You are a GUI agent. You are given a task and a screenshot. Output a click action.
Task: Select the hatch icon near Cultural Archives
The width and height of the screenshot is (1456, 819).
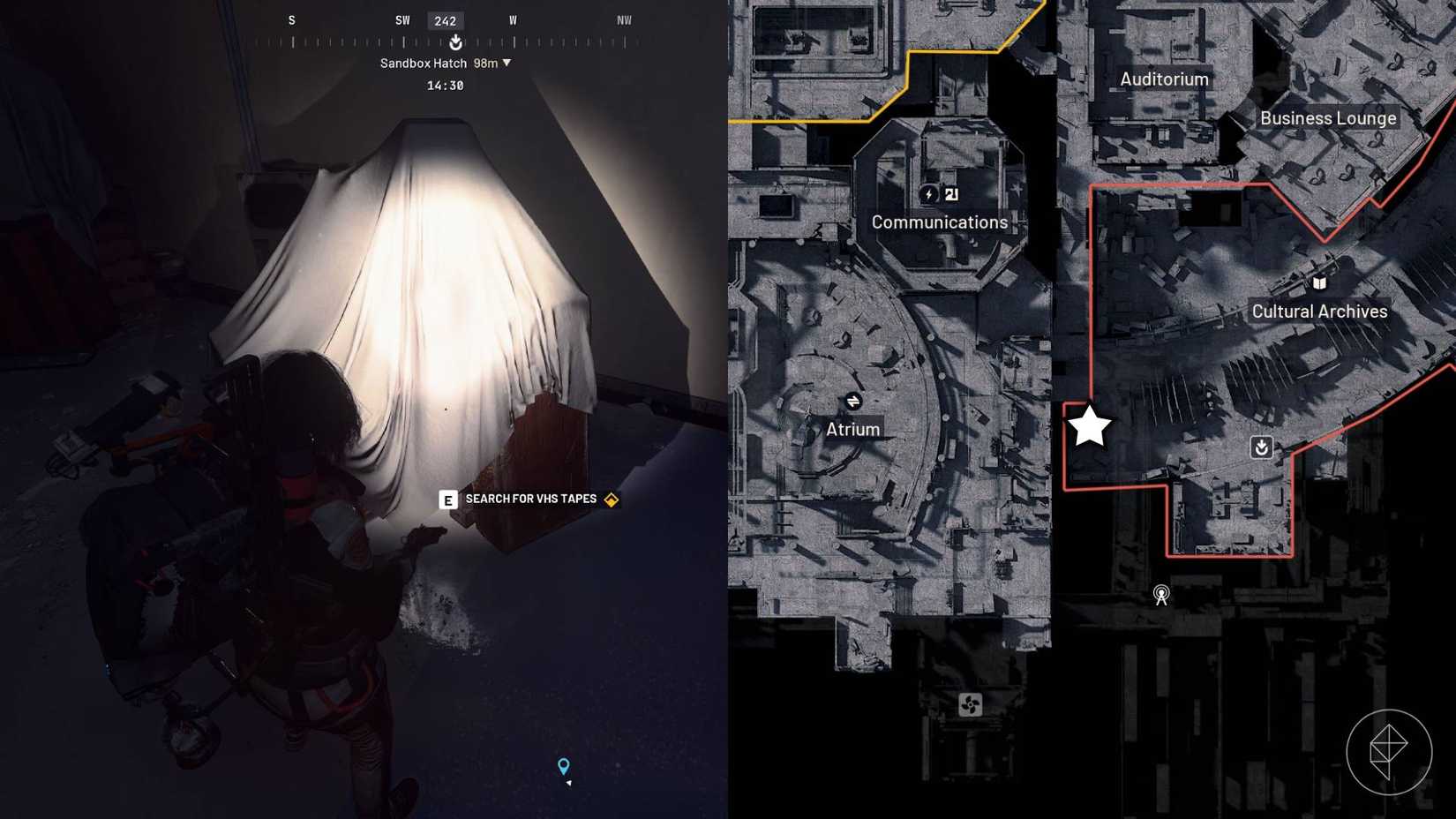tap(1261, 448)
